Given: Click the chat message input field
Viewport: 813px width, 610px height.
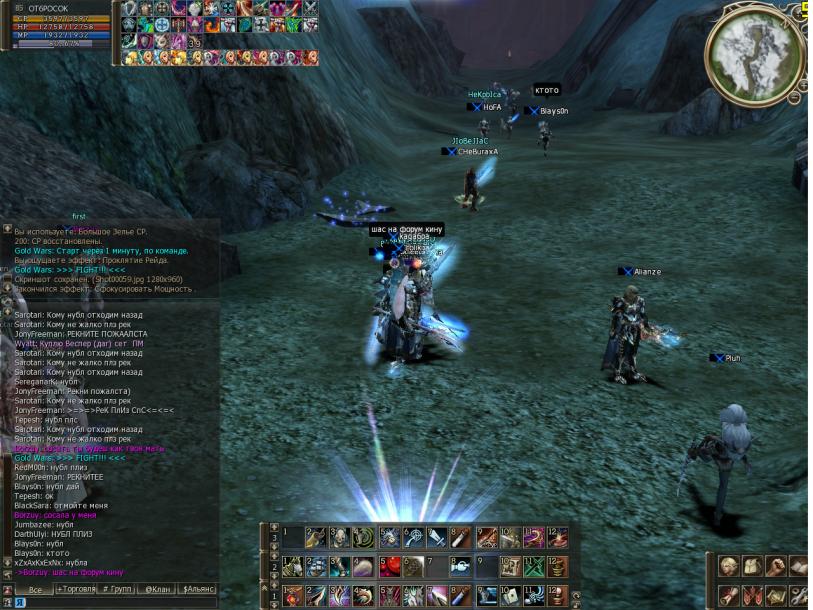Looking at the screenshot, I should pos(115,603).
